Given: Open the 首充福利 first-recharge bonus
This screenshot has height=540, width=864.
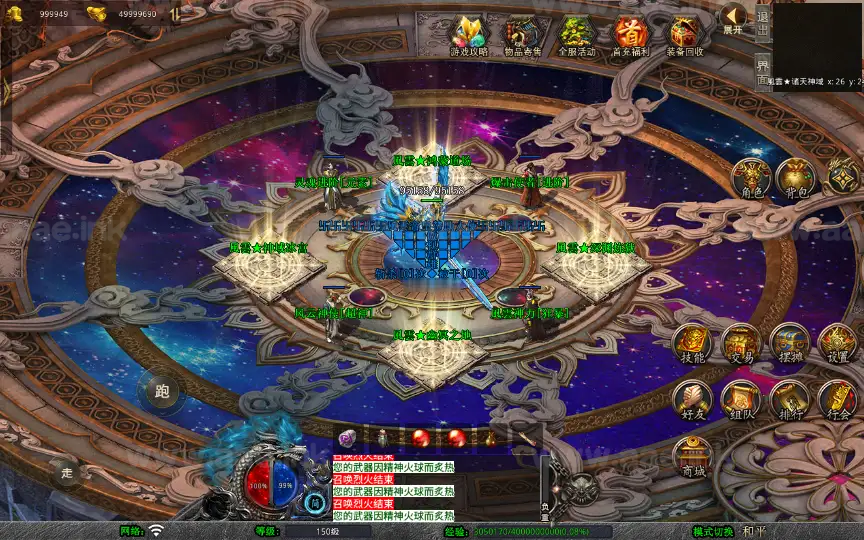Looking at the screenshot, I should pos(630,34).
